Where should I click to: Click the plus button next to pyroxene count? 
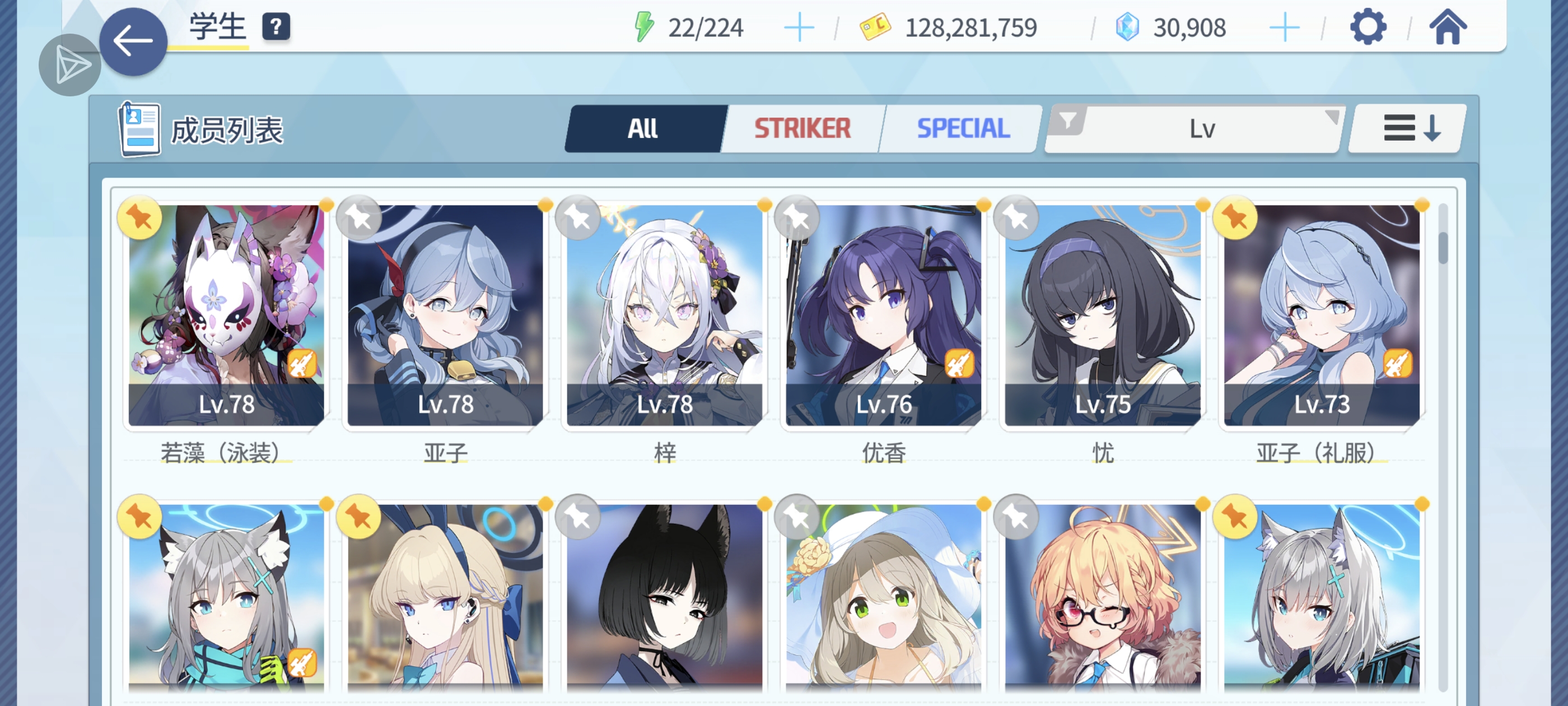[1286, 26]
